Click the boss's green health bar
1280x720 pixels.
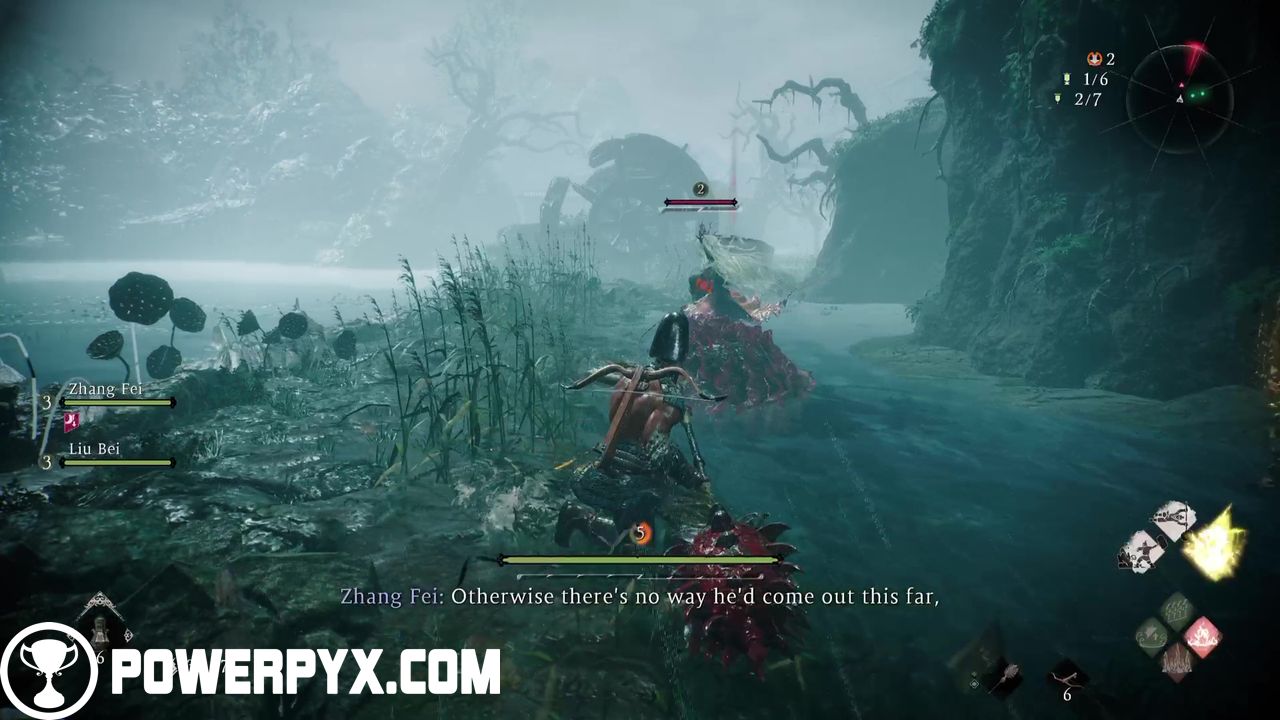(640, 560)
